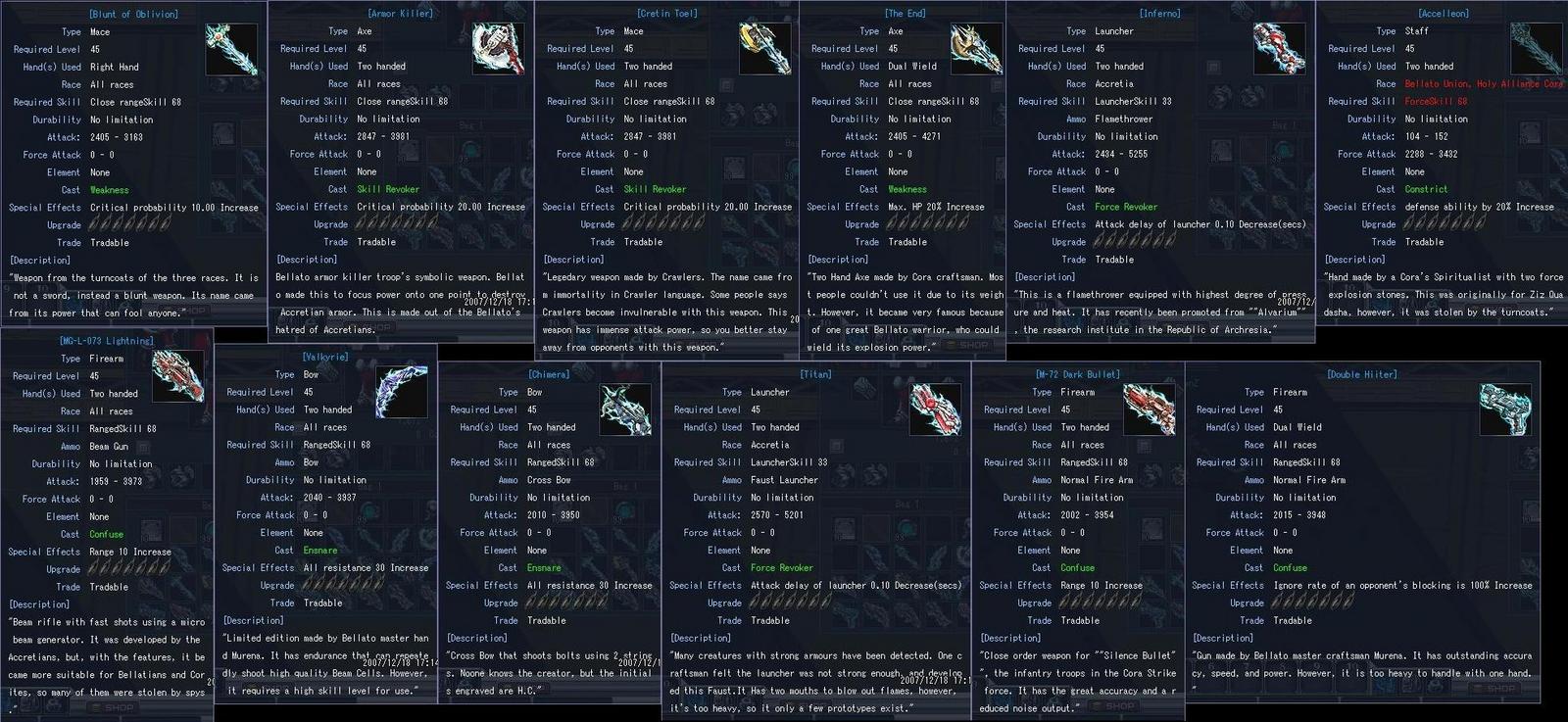Click the Accelleon staff icon

pos(1537,47)
